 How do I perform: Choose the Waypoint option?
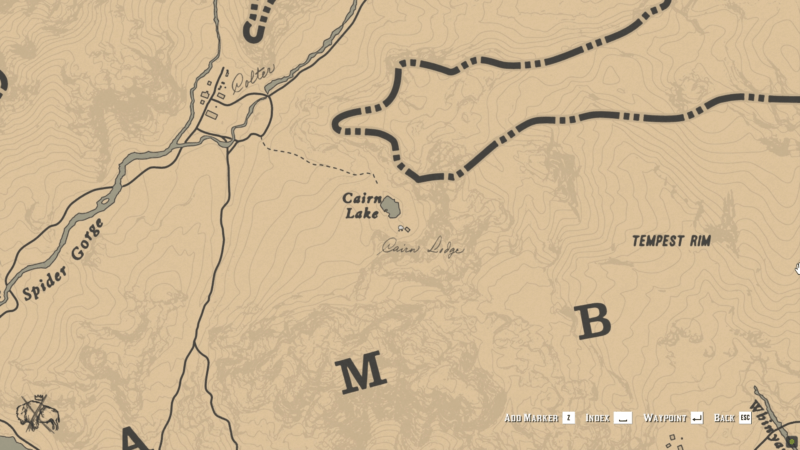click(x=673, y=417)
